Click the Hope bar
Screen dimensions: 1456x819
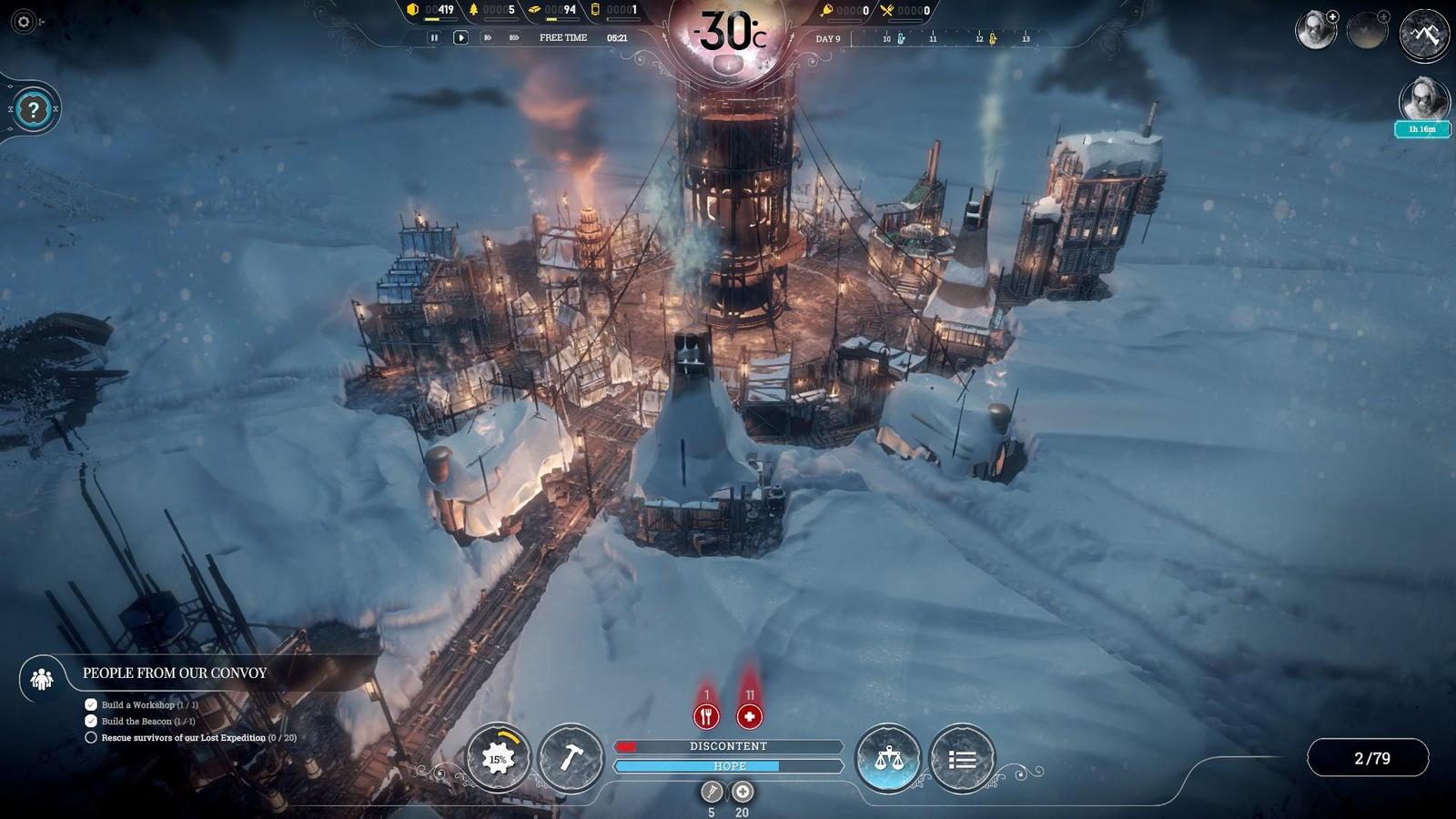728,766
